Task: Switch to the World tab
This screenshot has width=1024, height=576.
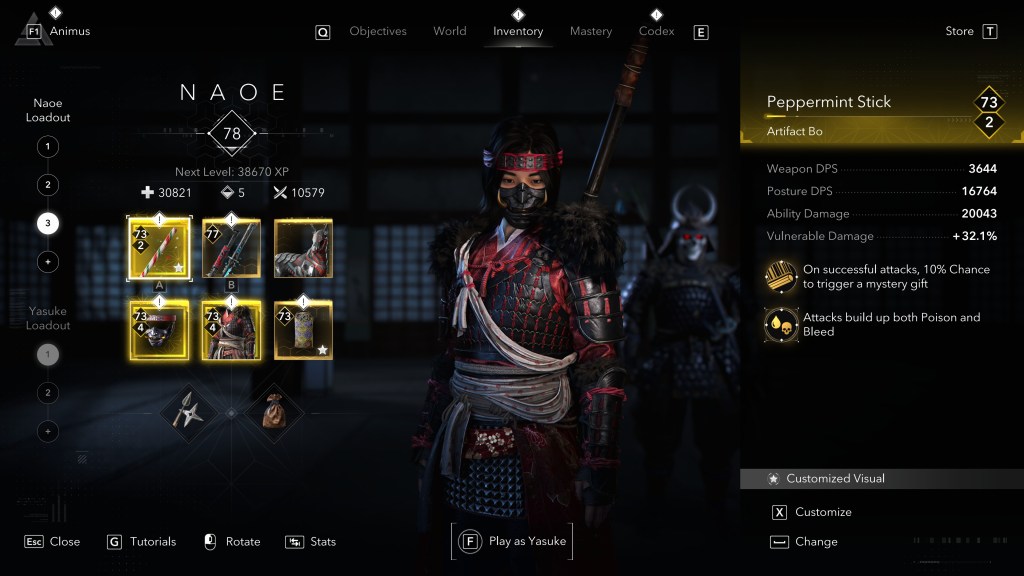Action: coord(449,31)
